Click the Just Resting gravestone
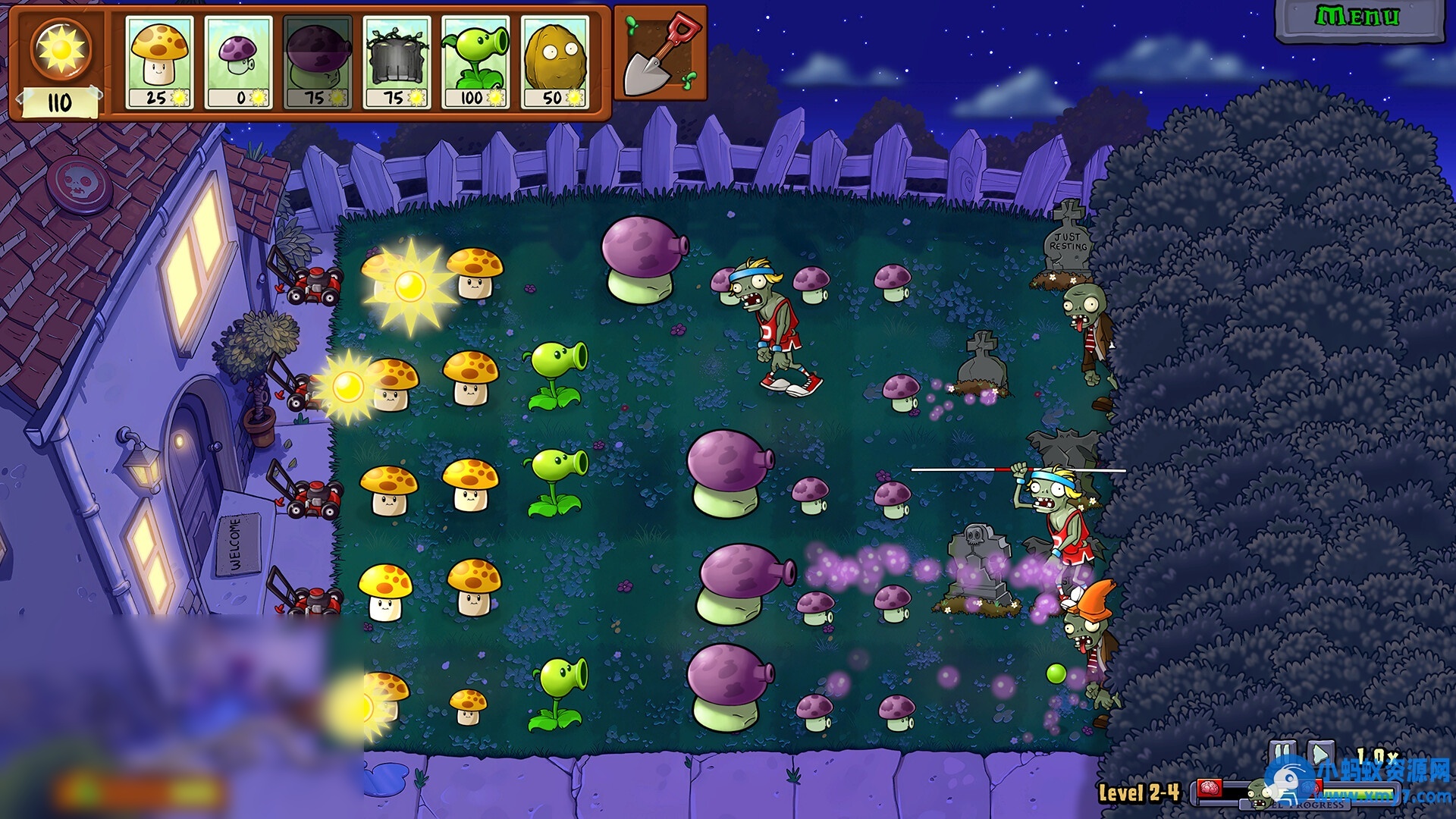Viewport: 1456px width, 819px height. coord(1069,243)
